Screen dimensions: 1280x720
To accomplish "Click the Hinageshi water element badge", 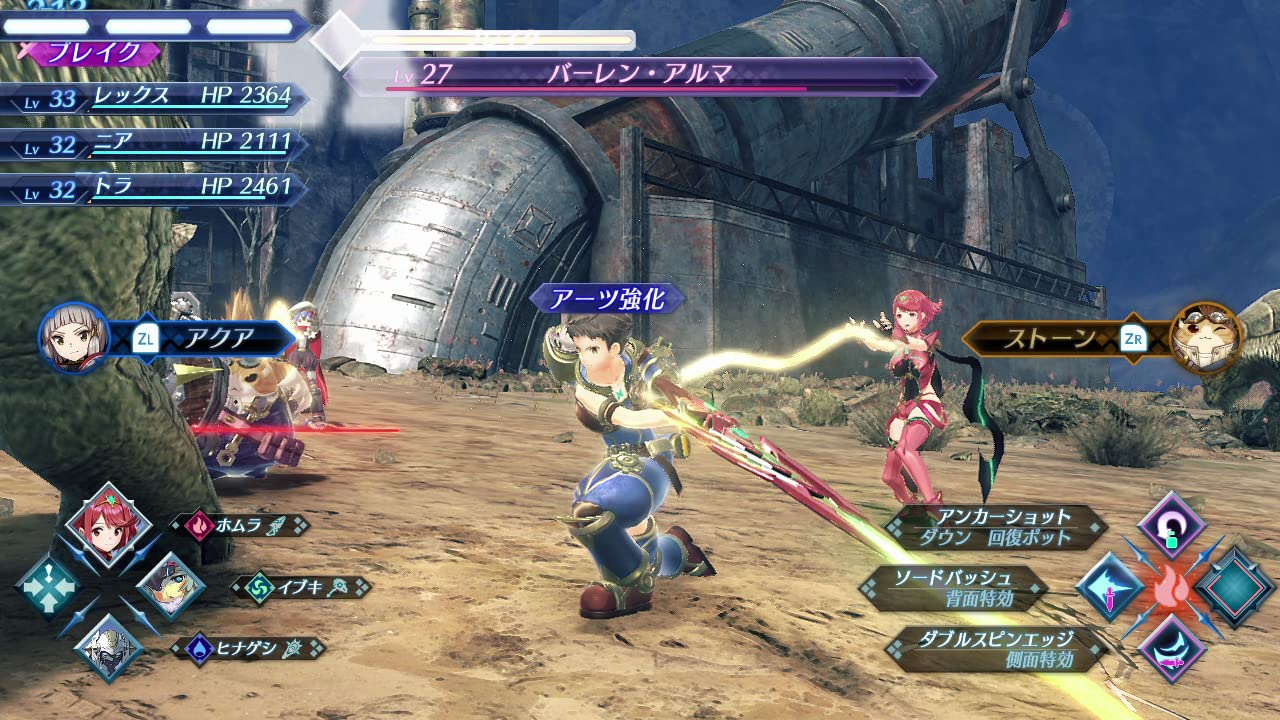I will (197, 648).
